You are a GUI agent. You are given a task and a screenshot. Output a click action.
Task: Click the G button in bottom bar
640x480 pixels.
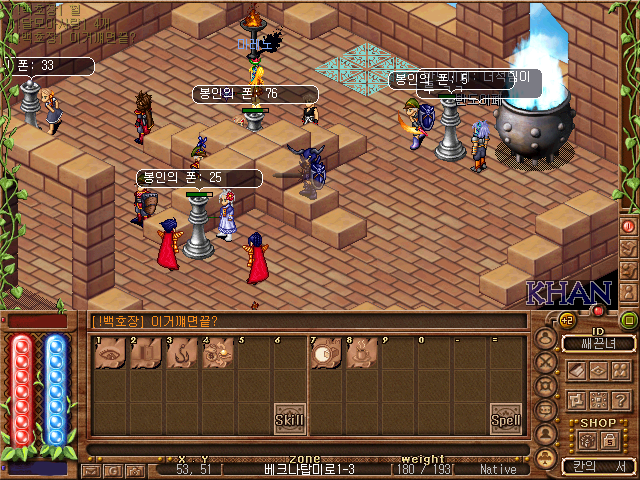point(112,470)
